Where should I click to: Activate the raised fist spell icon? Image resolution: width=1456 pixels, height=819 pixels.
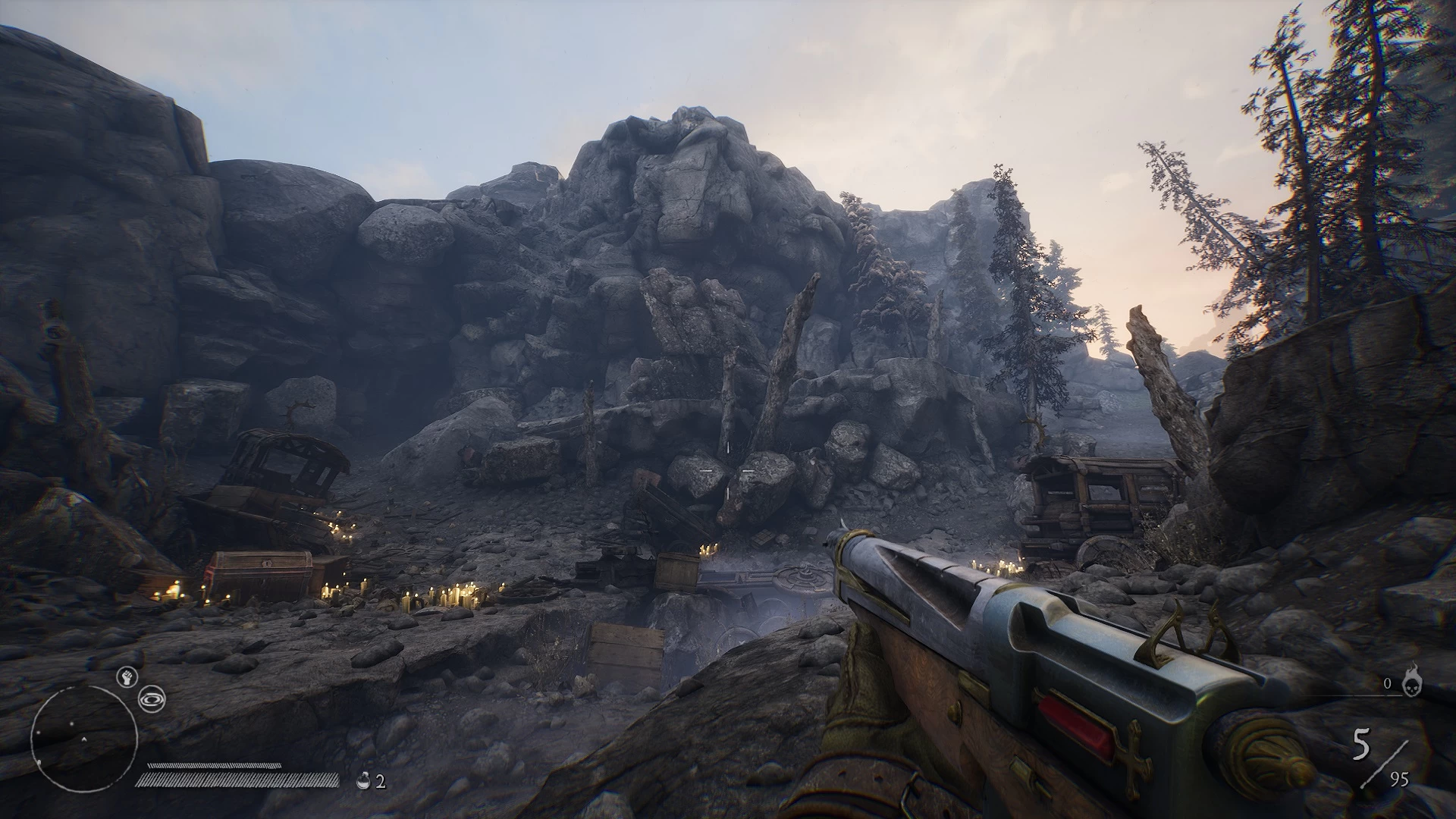click(125, 677)
